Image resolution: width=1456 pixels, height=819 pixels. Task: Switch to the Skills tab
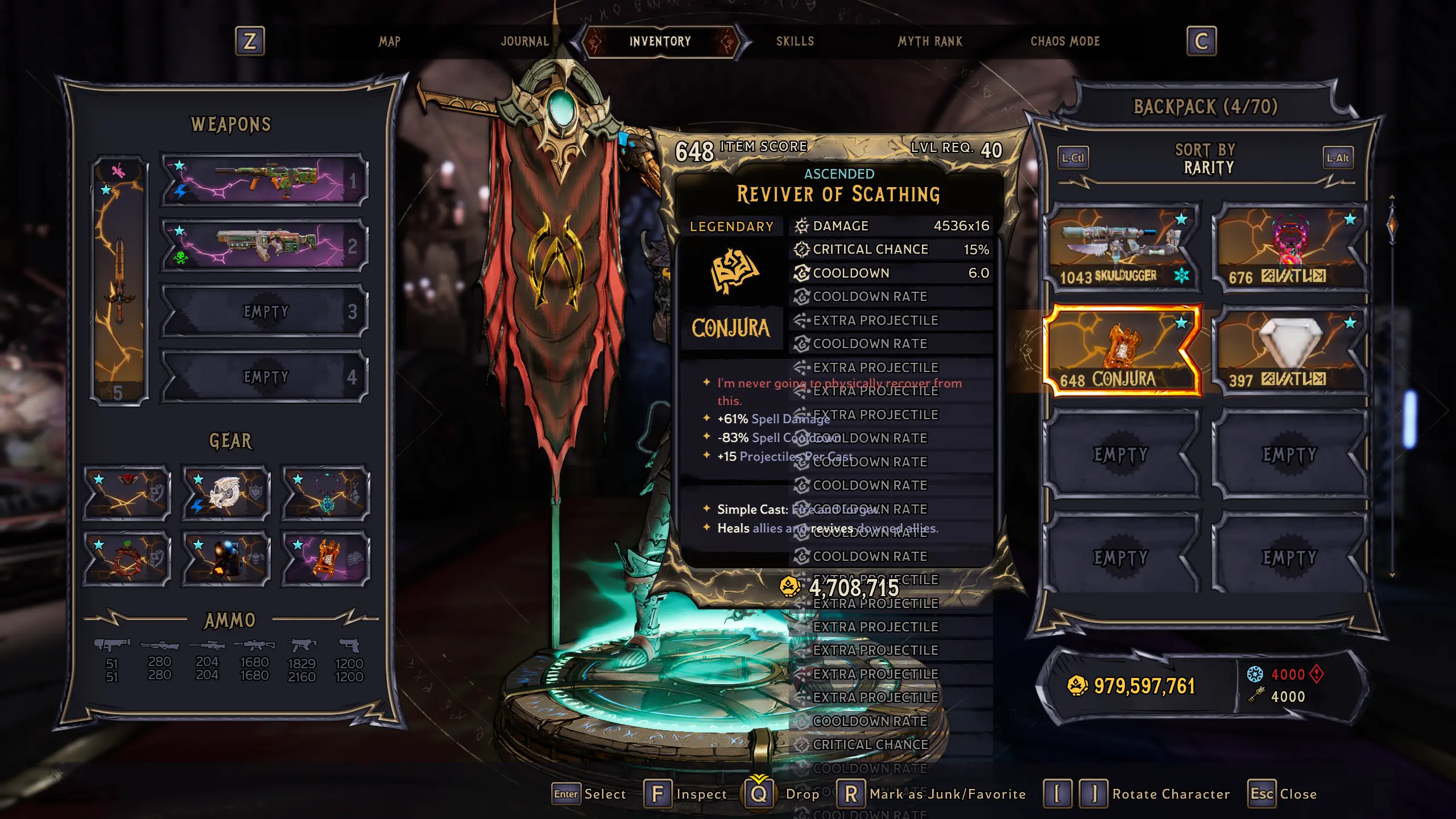click(x=795, y=42)
